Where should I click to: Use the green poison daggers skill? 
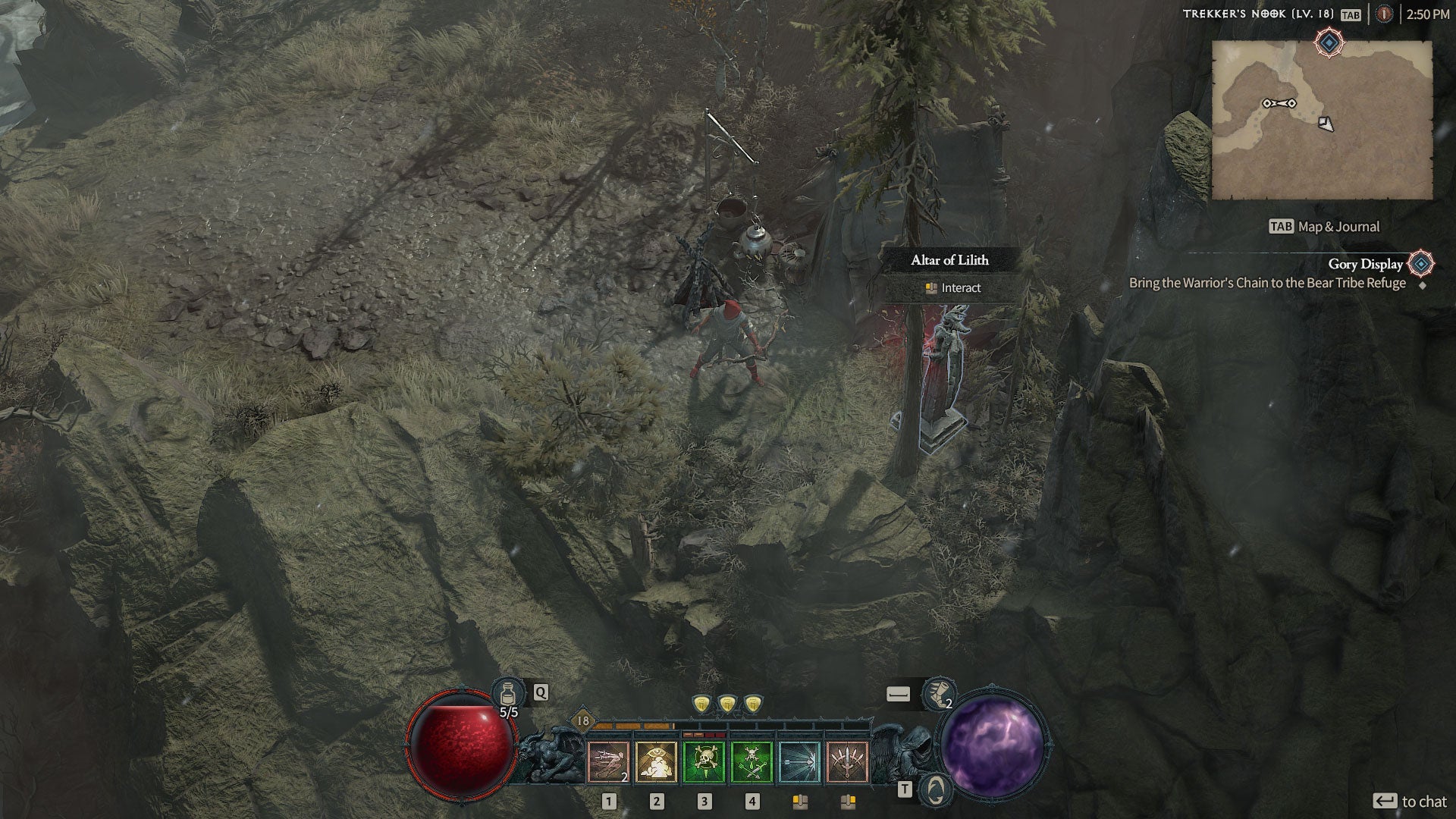pos(752,761)
